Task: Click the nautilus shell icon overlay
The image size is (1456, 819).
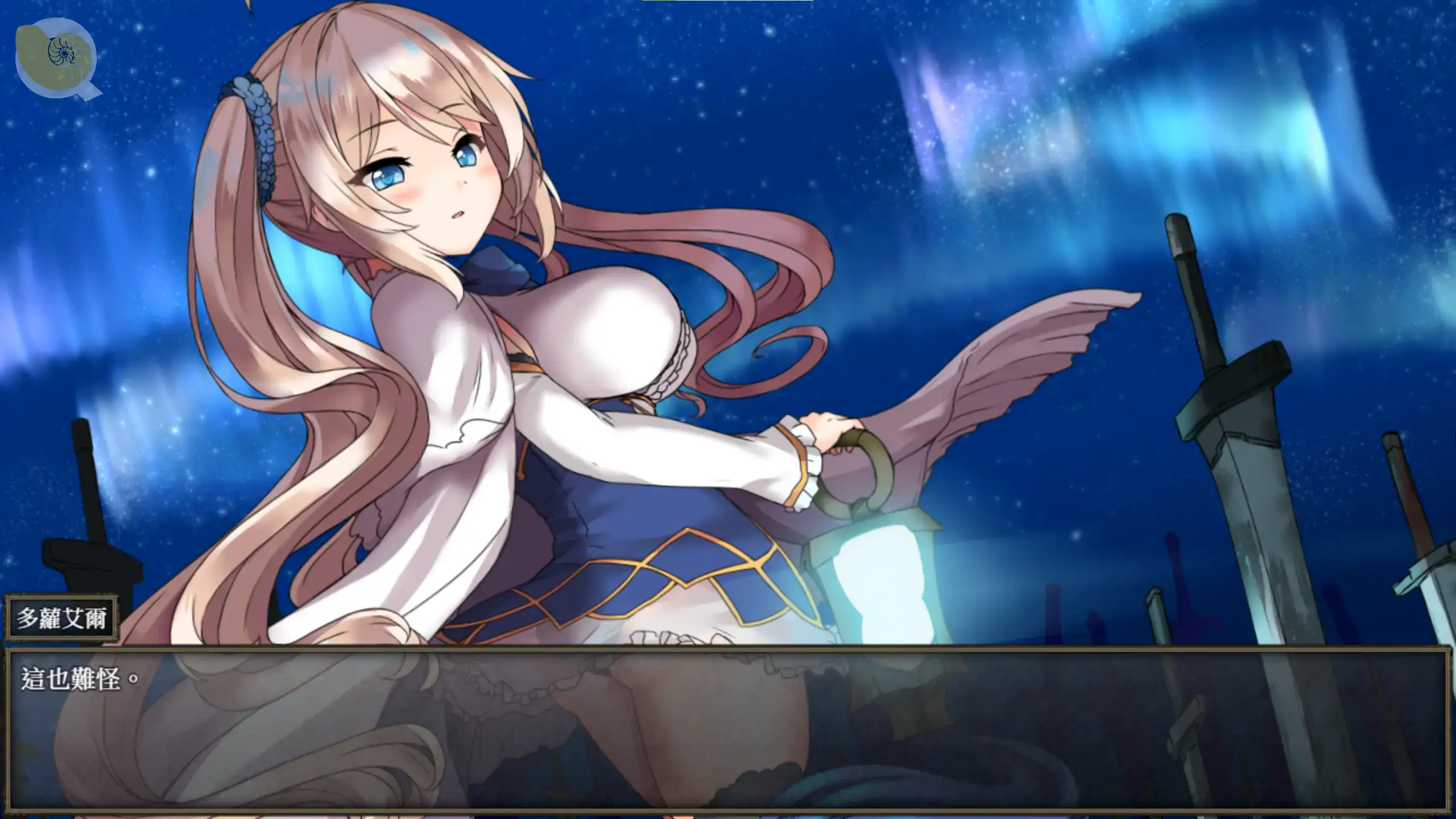Action: 56,57
